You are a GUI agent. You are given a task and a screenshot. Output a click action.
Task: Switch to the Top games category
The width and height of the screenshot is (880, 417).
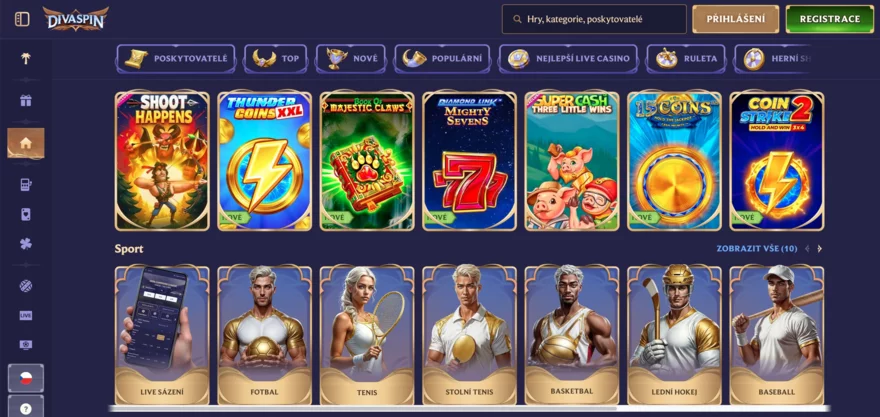click(277, 58)
